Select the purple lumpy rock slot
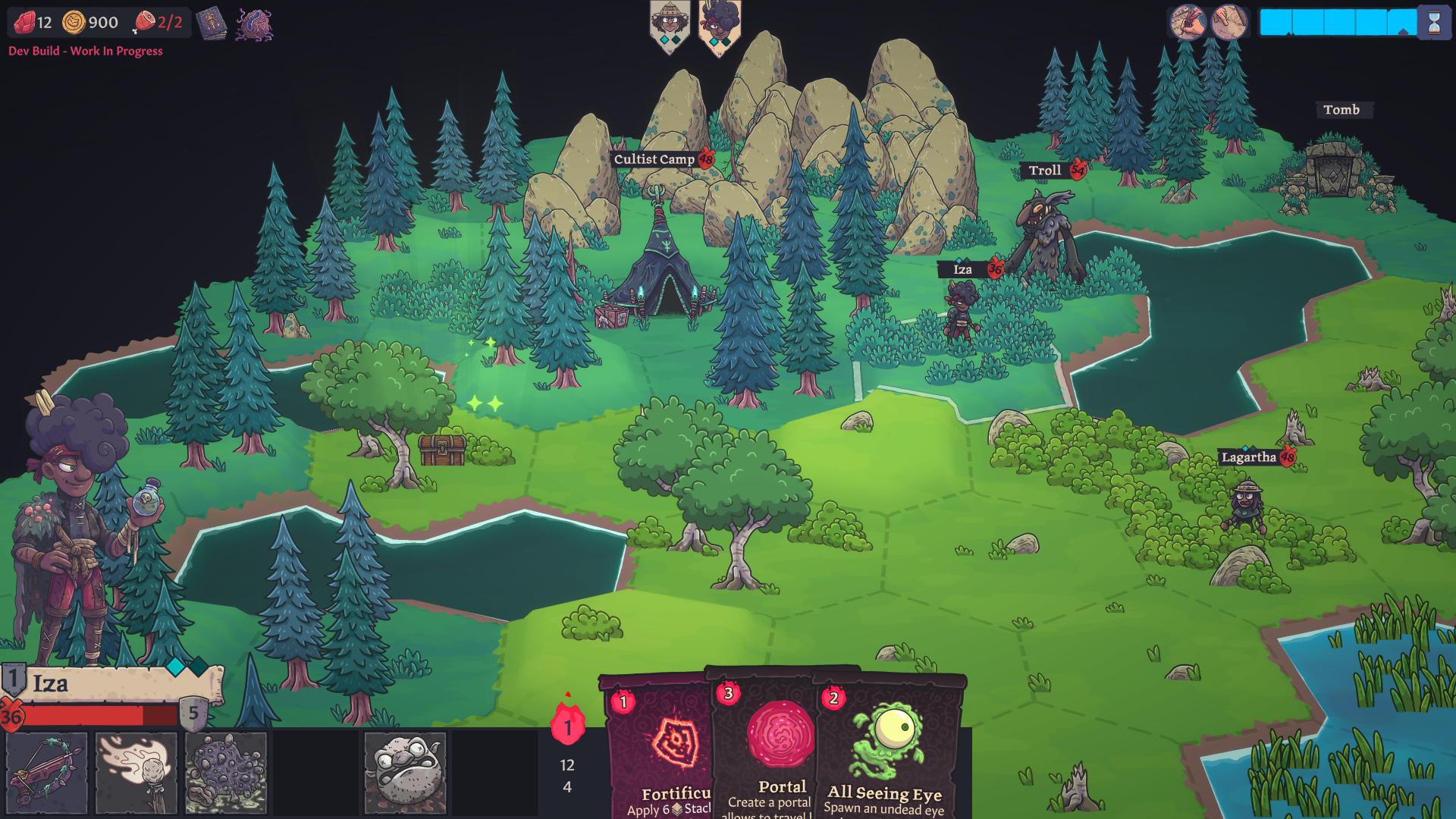 [226, 772]
